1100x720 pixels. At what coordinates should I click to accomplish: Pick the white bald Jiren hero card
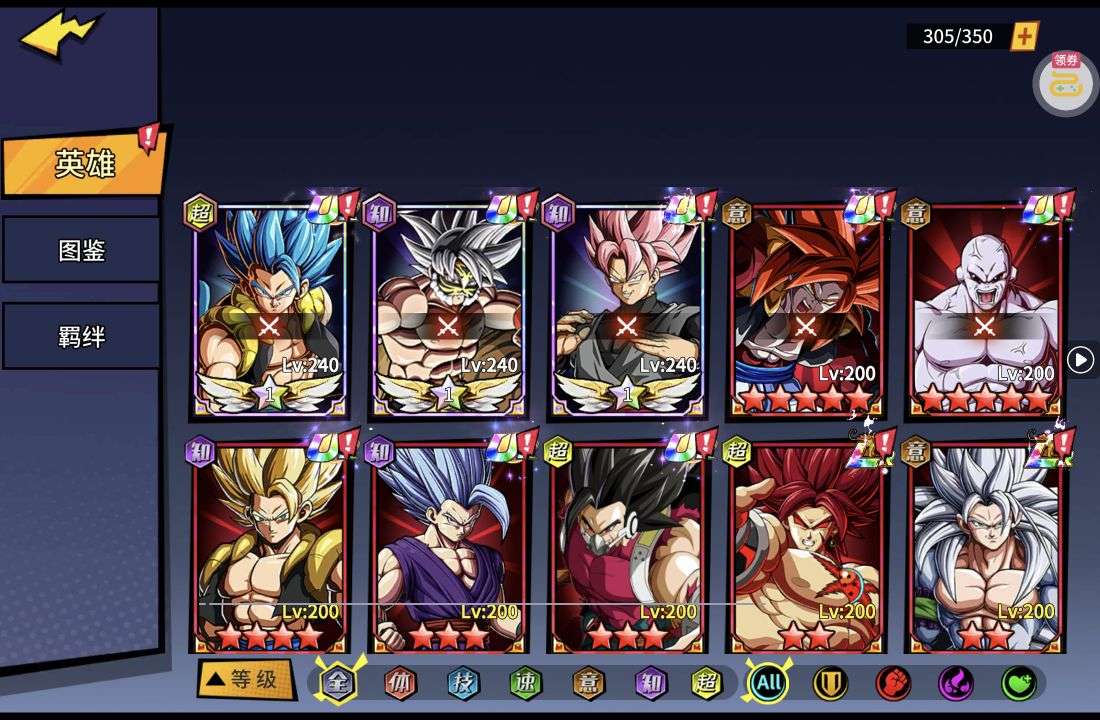[x=985, y=310]
